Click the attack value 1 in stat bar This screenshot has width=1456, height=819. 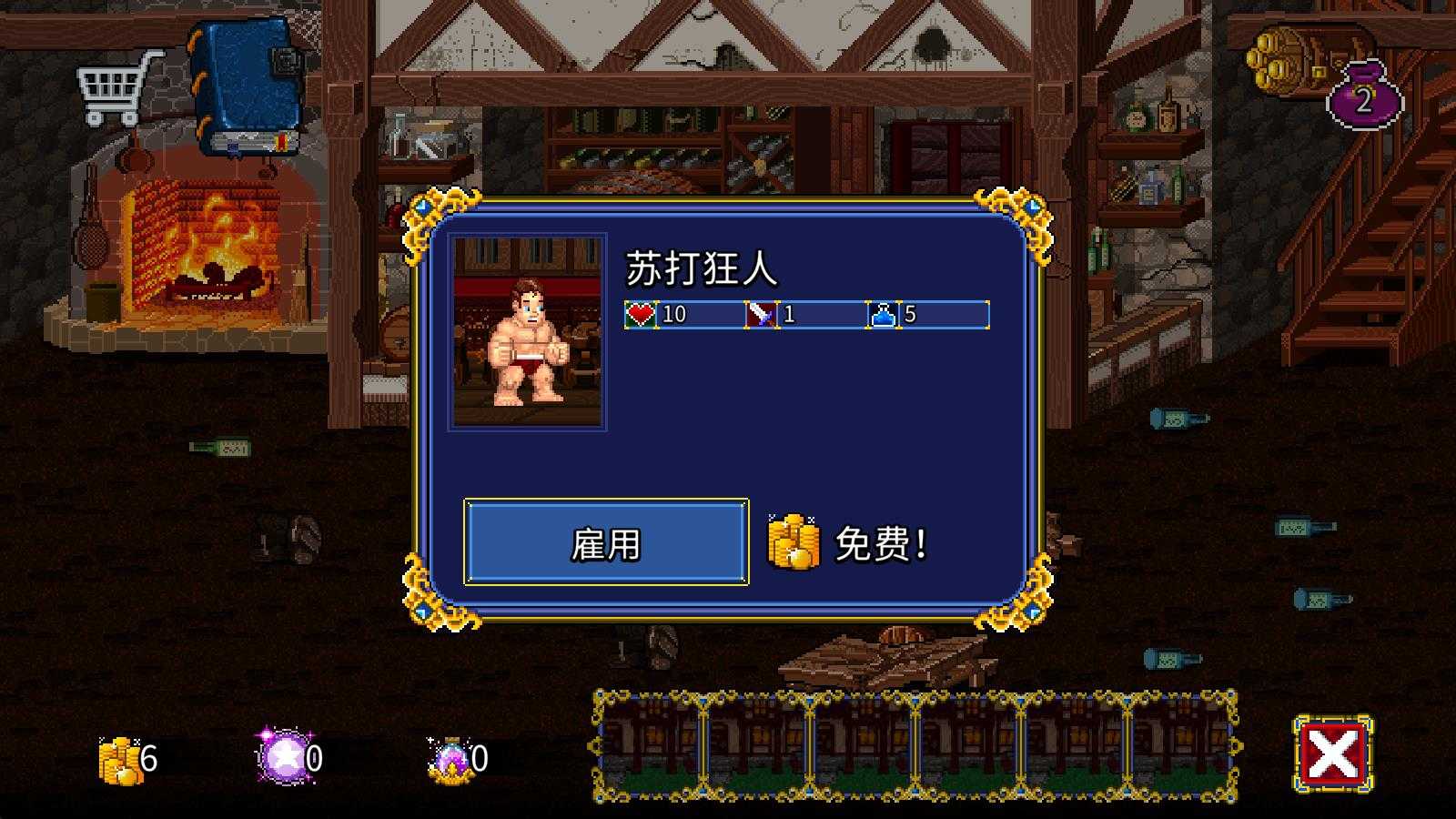click(791, 314)
